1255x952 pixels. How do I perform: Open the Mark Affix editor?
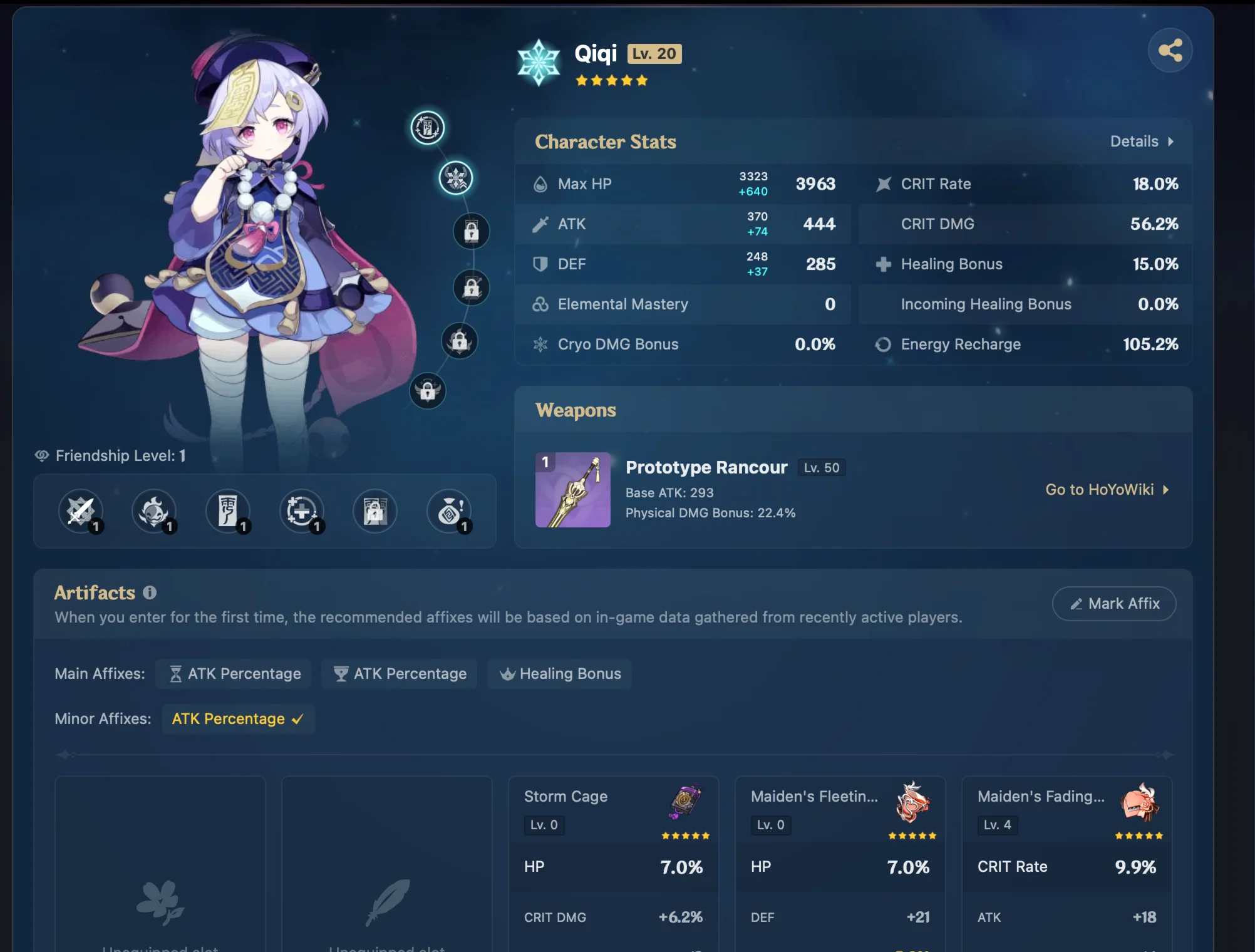(1113, 603)
